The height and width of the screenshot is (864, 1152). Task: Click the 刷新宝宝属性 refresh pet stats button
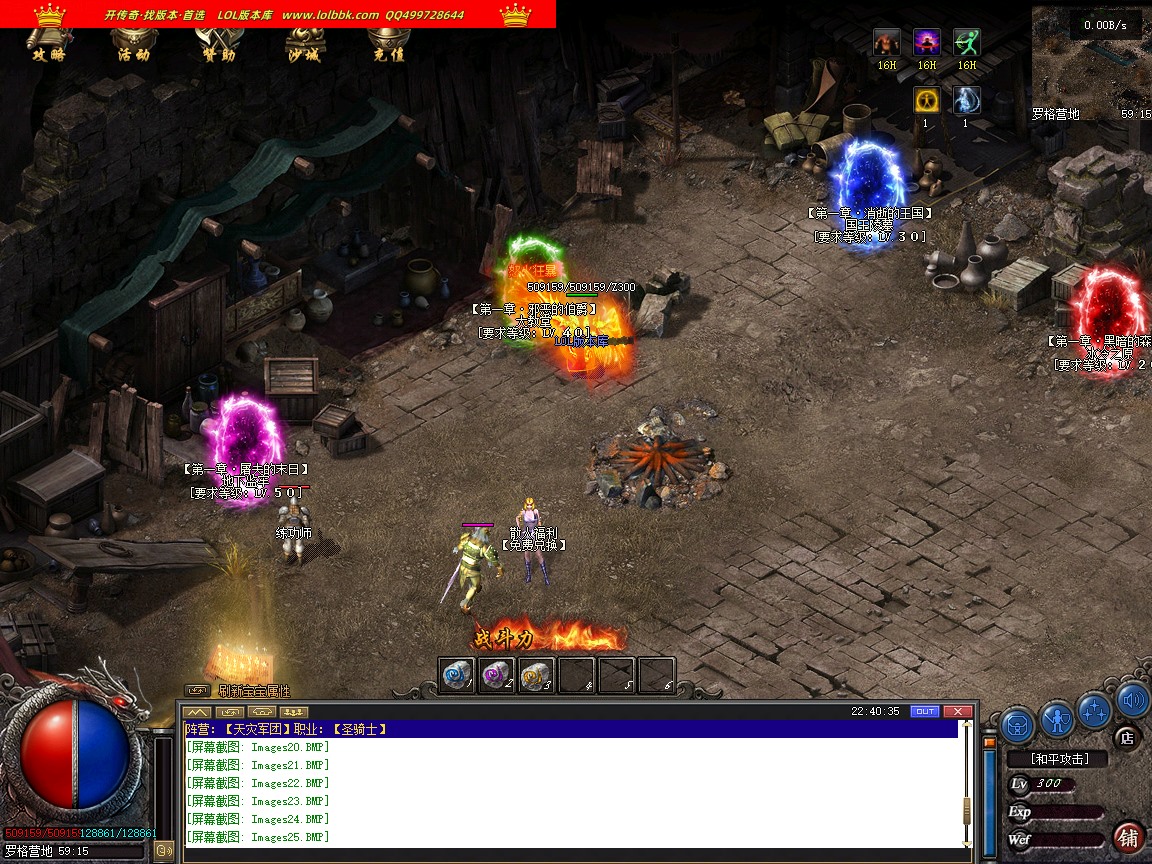(253, 691)
